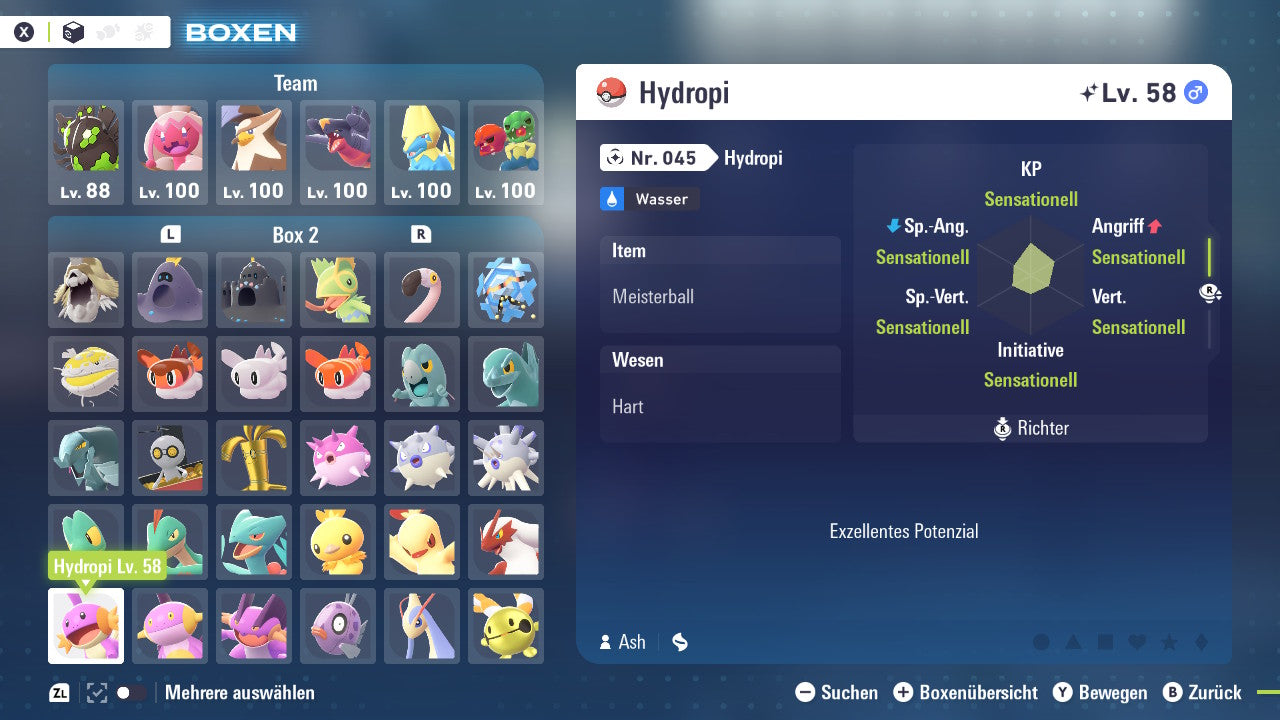Switch to the box cube view tab
1280x720 pixels.
(73, 32)
